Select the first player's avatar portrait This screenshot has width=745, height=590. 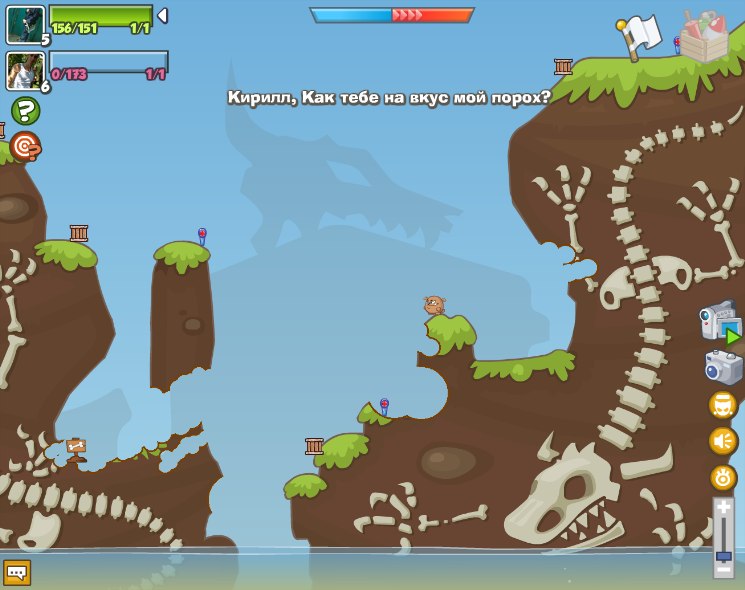[x=25, y=24]
